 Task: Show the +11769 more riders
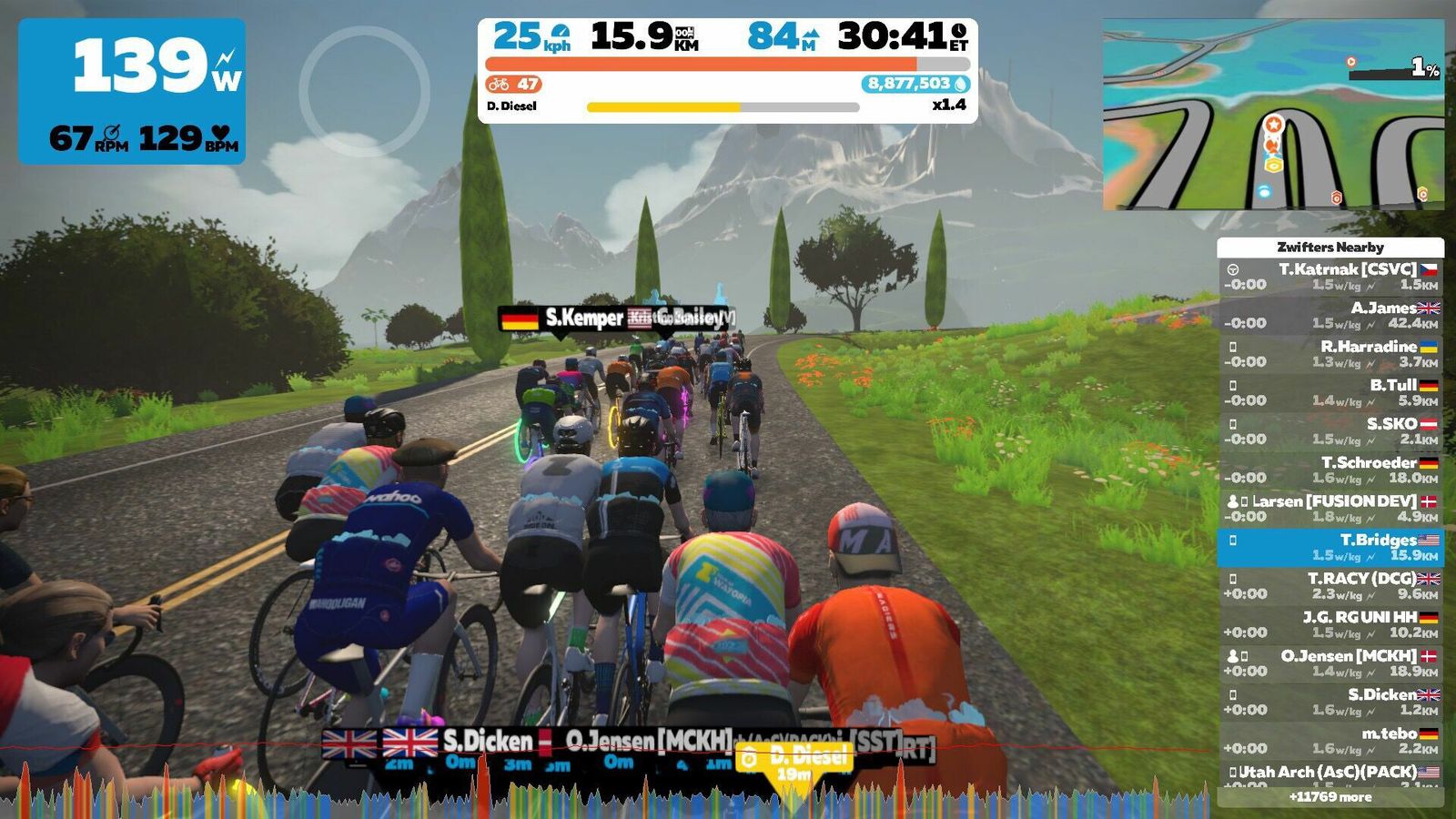1330,797
